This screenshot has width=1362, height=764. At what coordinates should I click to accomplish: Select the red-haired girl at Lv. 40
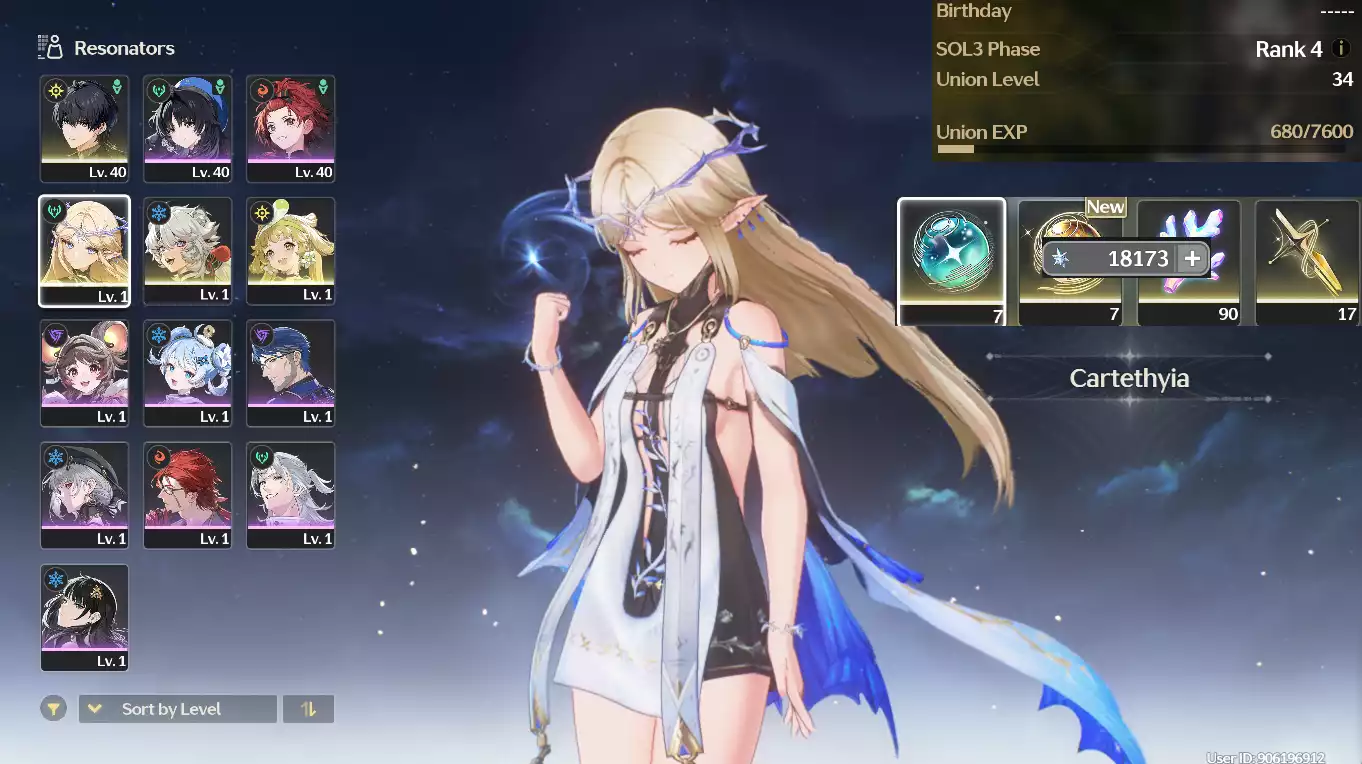290,128
